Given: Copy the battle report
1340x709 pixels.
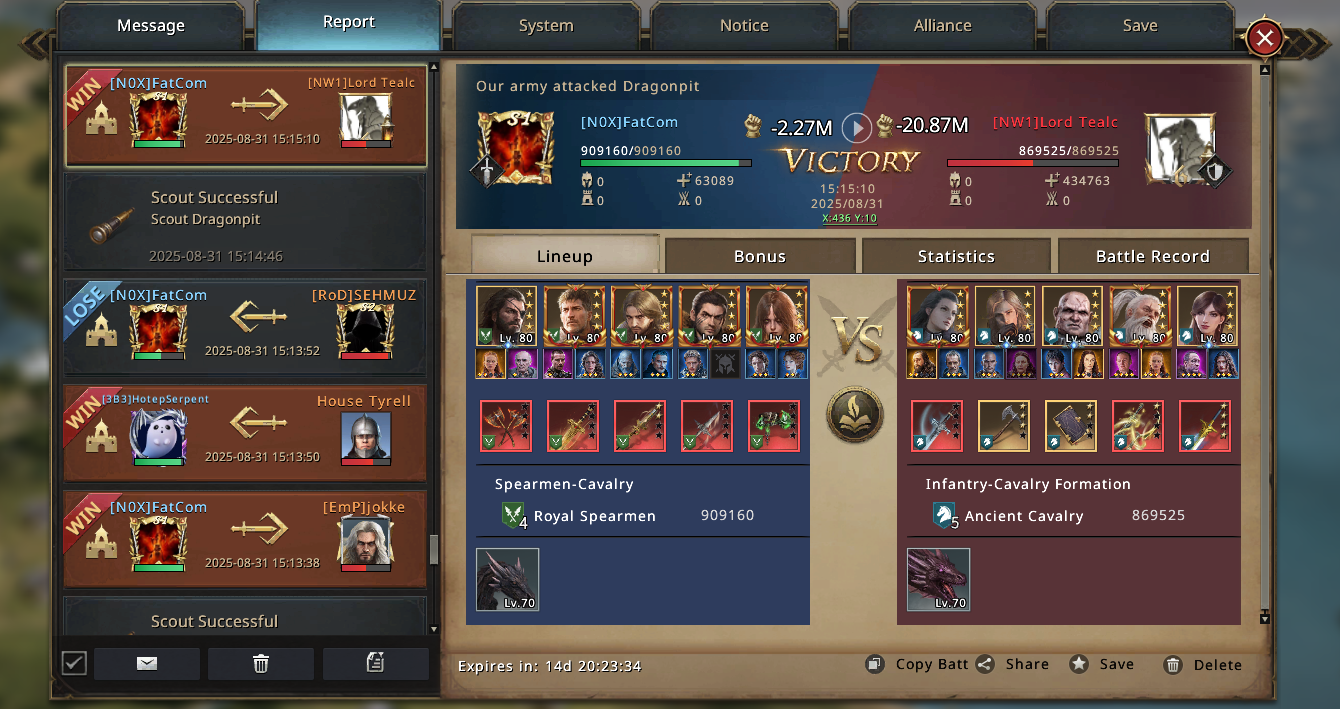Looking at the screenshot, I should click(916, 664).
